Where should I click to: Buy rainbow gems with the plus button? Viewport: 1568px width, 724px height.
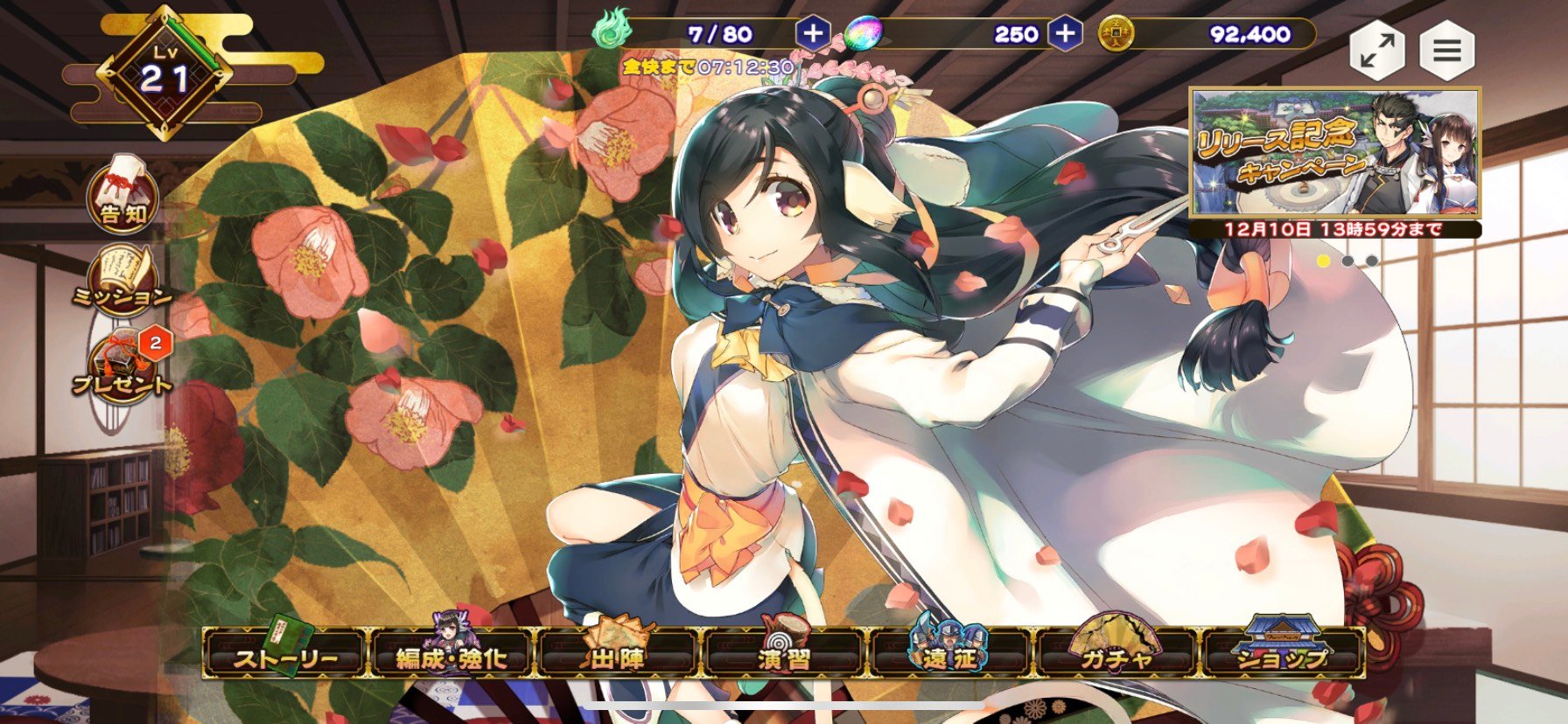click(1064, 34)
